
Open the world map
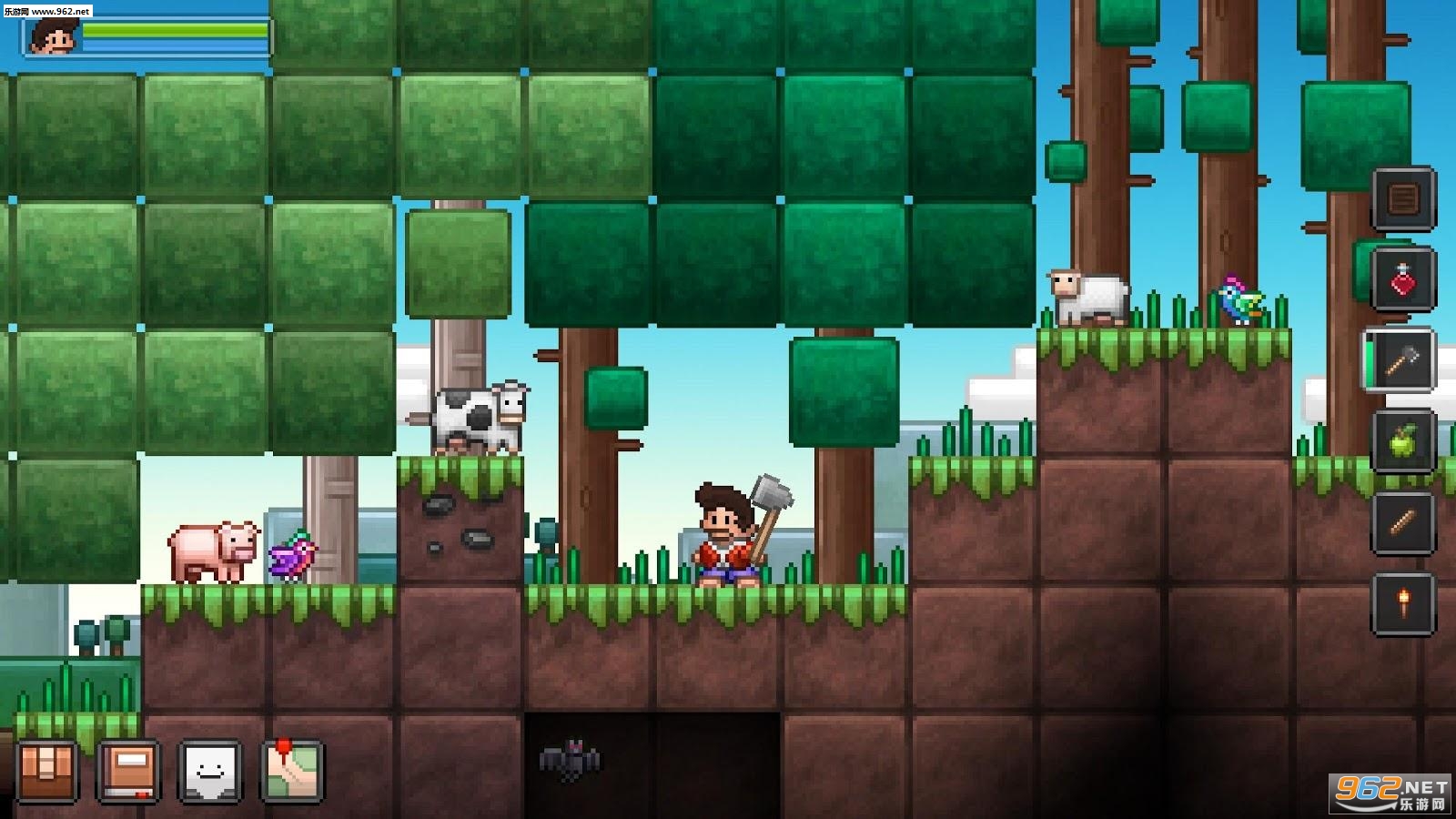pyautogui.click(x=292, y=771)
